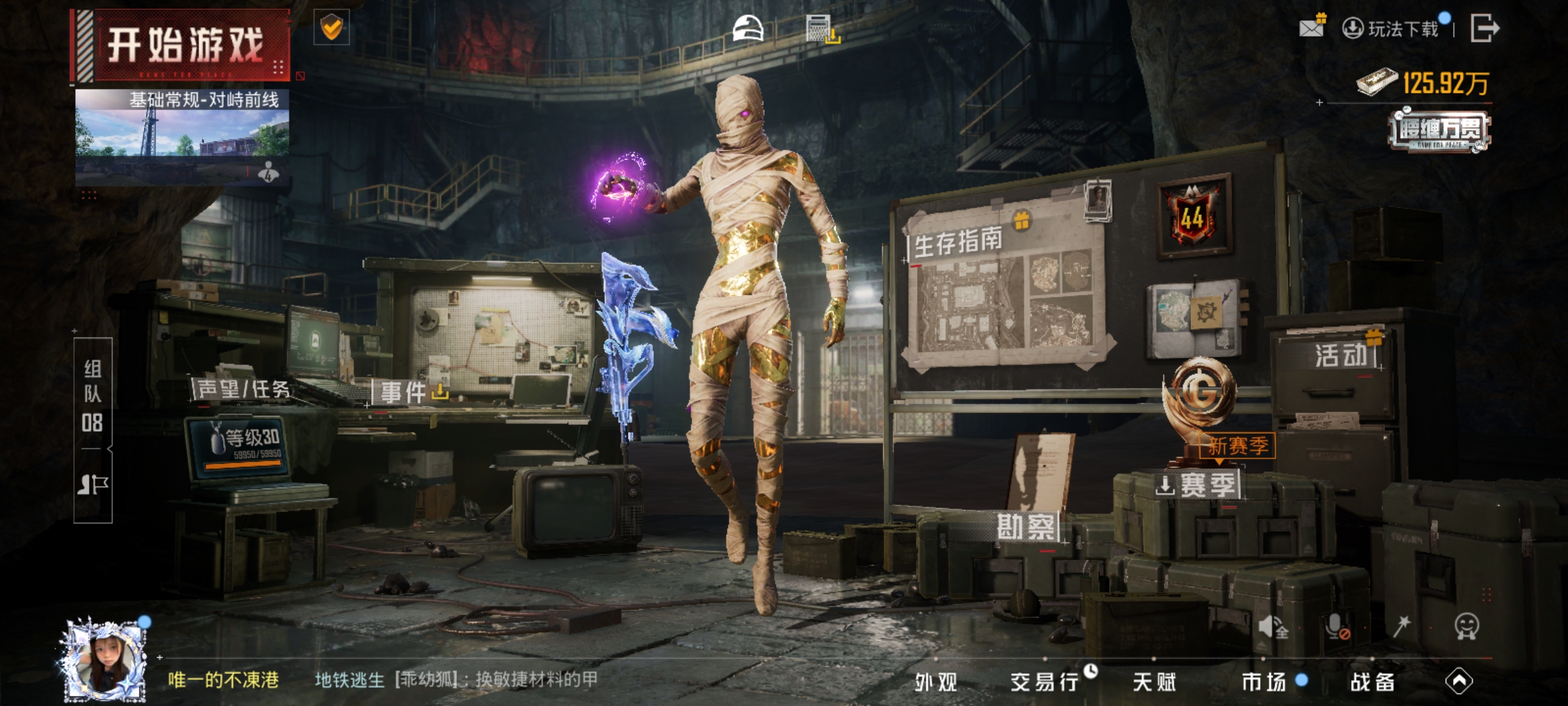Open the mail envelope icon
The image size is (1568, 706).
coord(1312,27)
